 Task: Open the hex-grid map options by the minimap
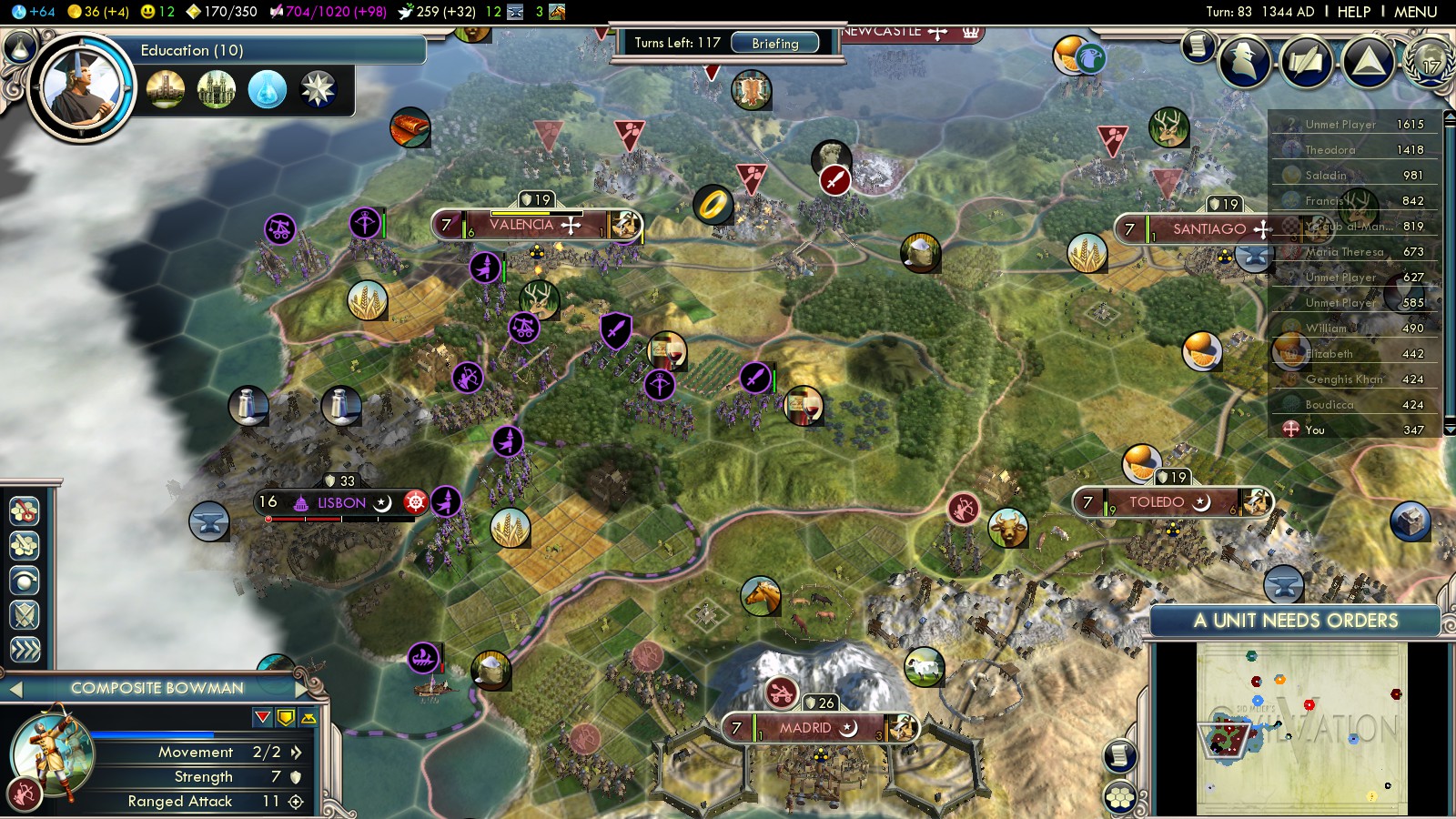1120,798
